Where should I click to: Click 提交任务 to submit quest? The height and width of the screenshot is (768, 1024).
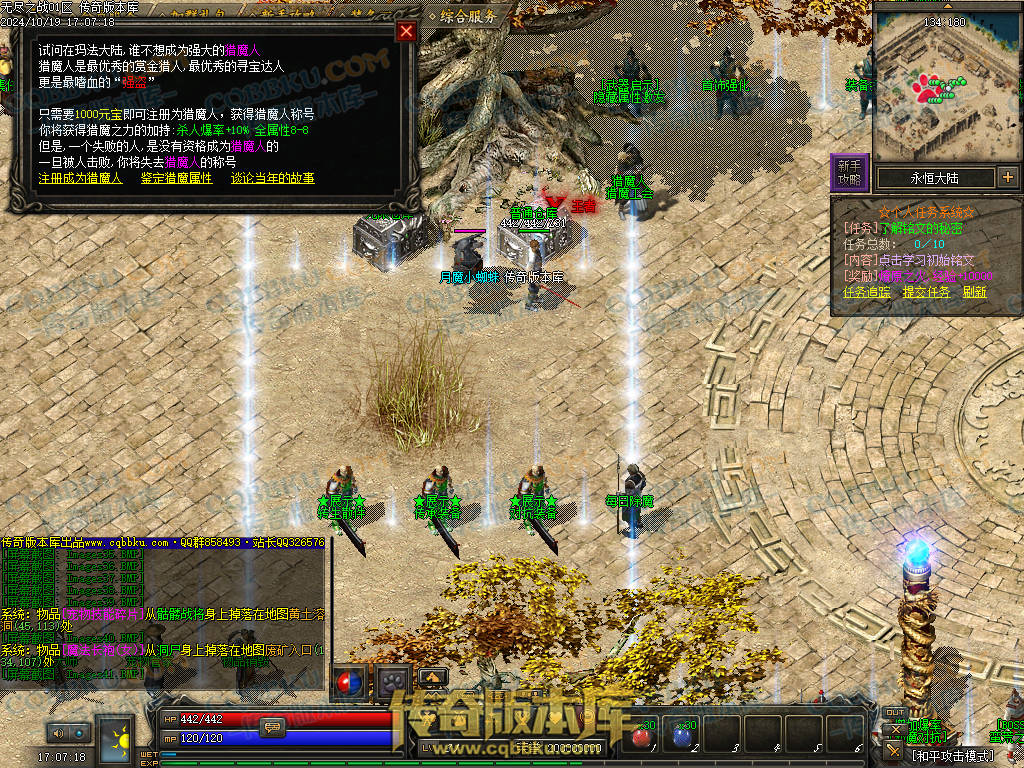click(x=926, y=292)
